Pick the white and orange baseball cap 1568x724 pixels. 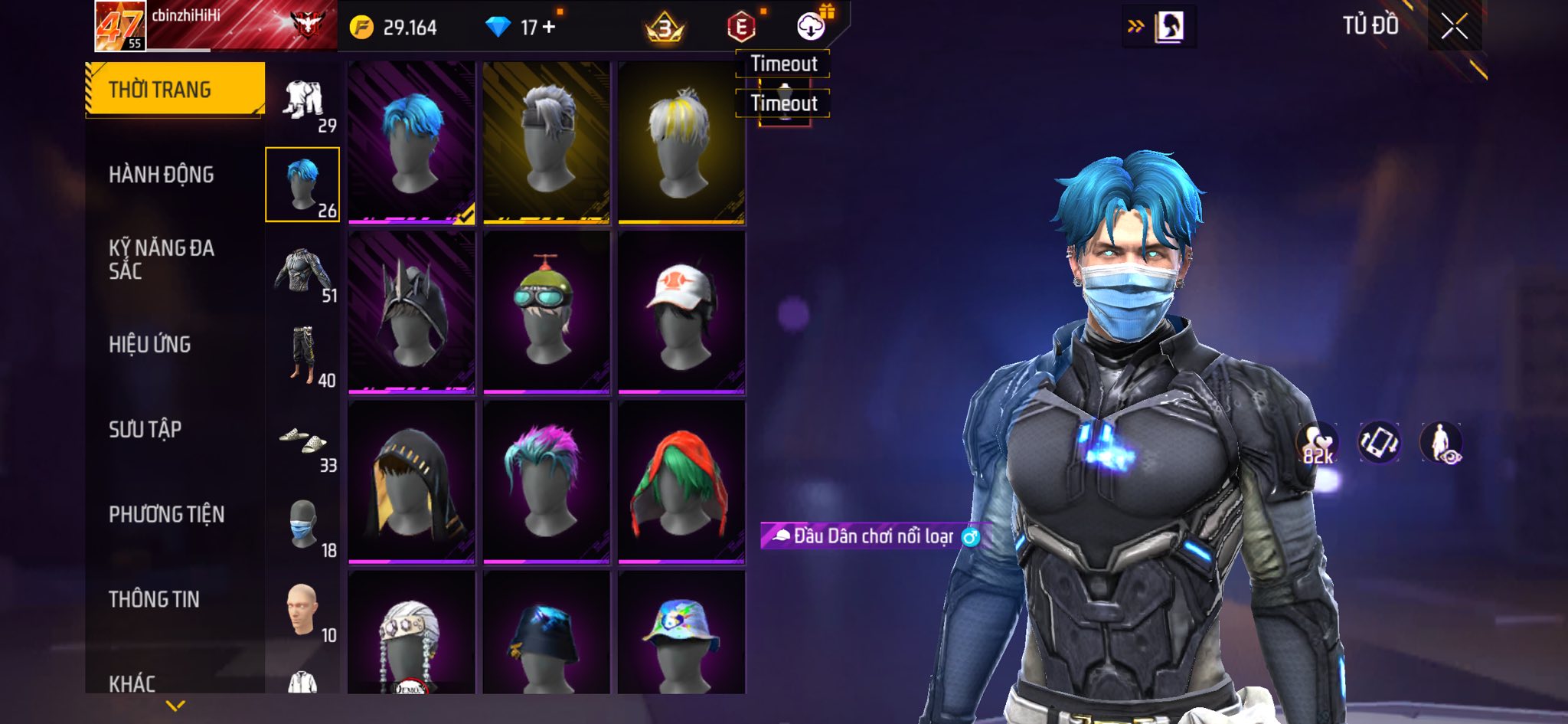(681, 312)
